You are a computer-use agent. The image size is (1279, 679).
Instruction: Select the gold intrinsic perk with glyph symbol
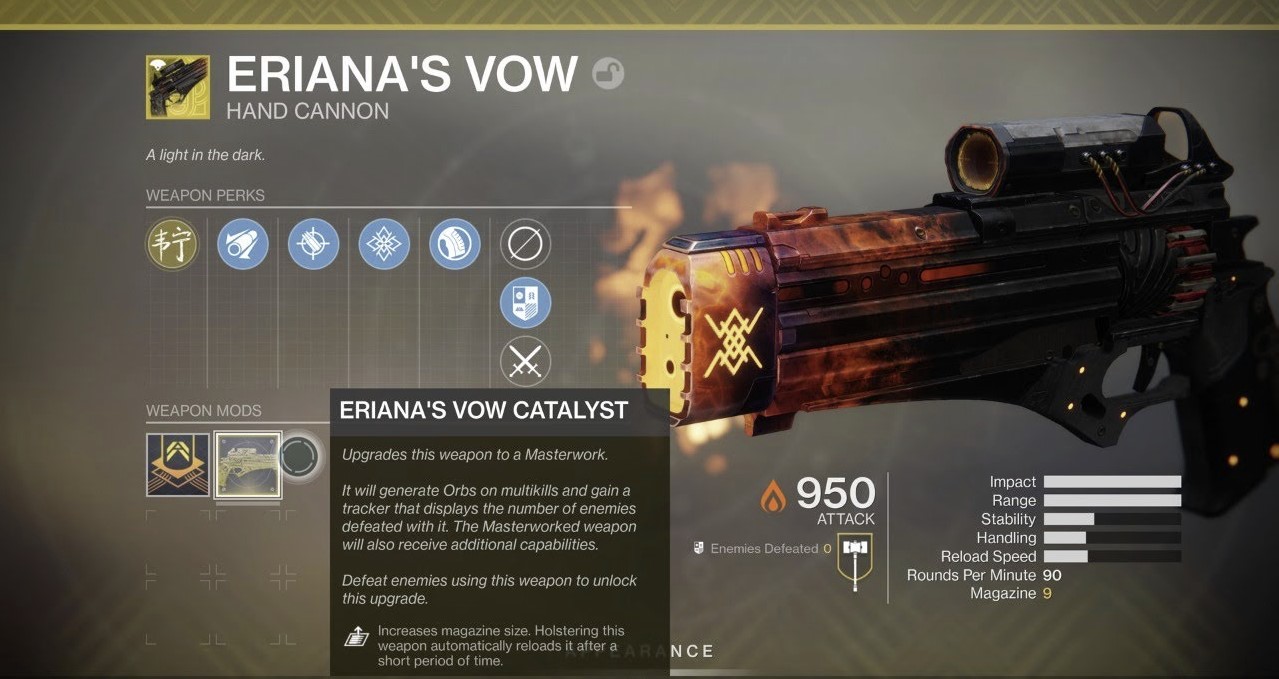click(172, 244)
